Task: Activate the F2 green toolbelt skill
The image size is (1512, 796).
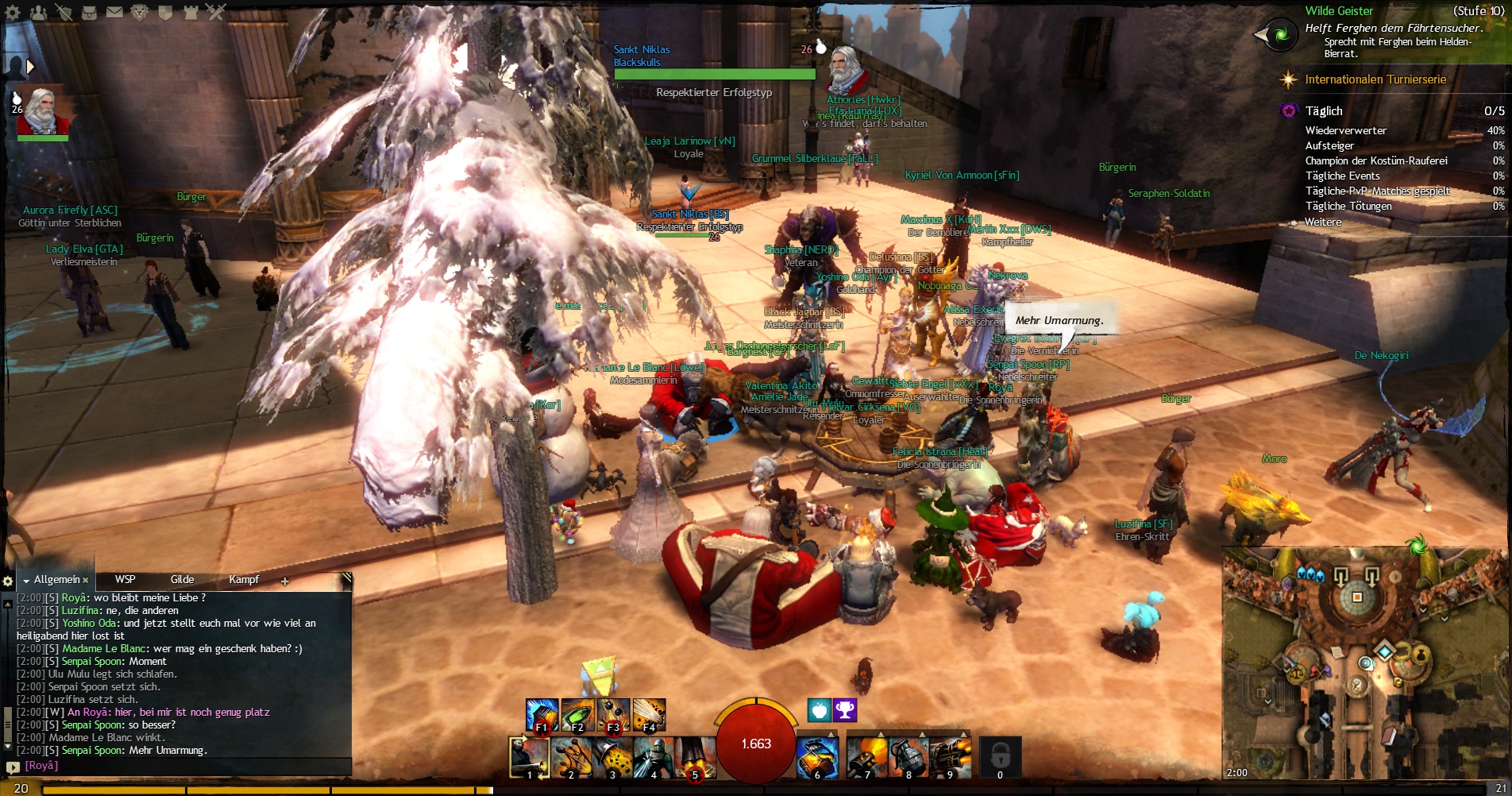Action: pos(577,714)
